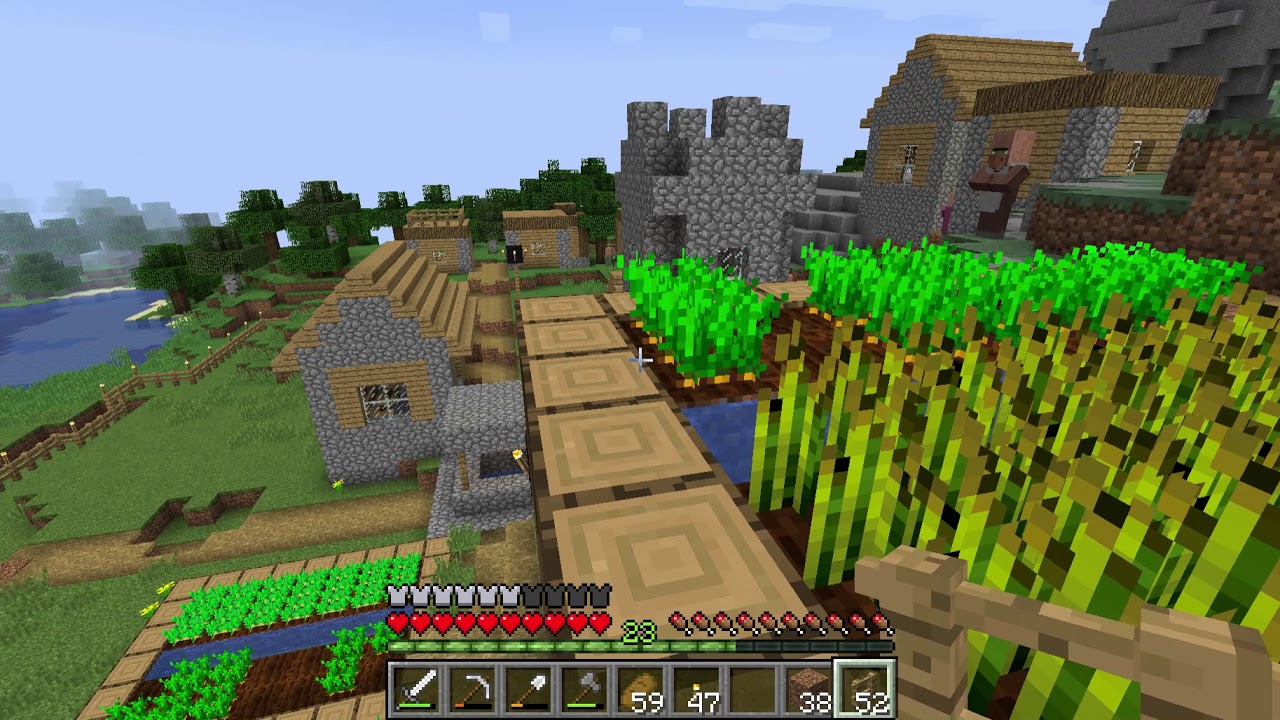Select the torch stack of 47
This screenshot has width=1280, height=720.
coord(697,690)
